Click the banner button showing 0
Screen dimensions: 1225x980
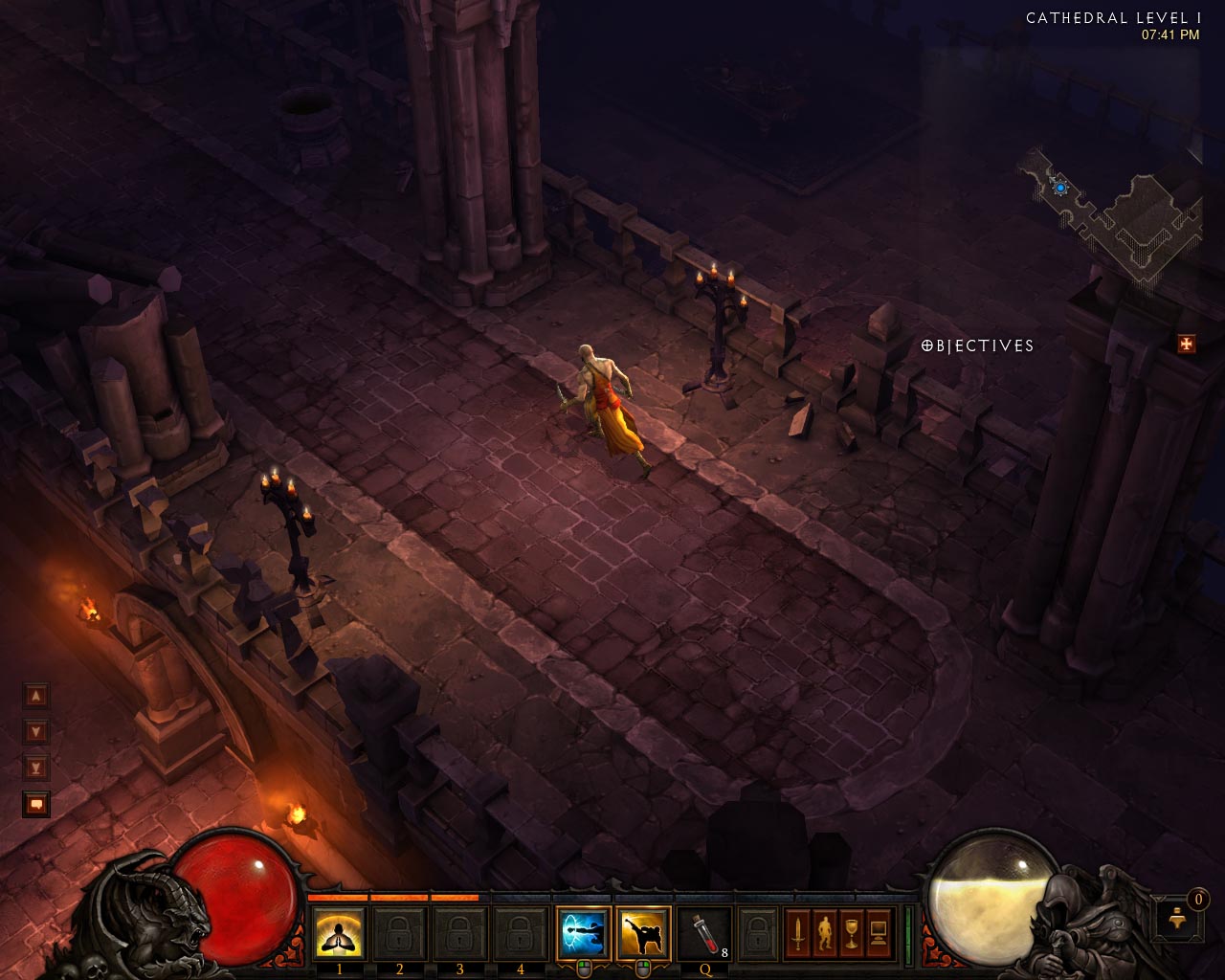pos(1179,919)
